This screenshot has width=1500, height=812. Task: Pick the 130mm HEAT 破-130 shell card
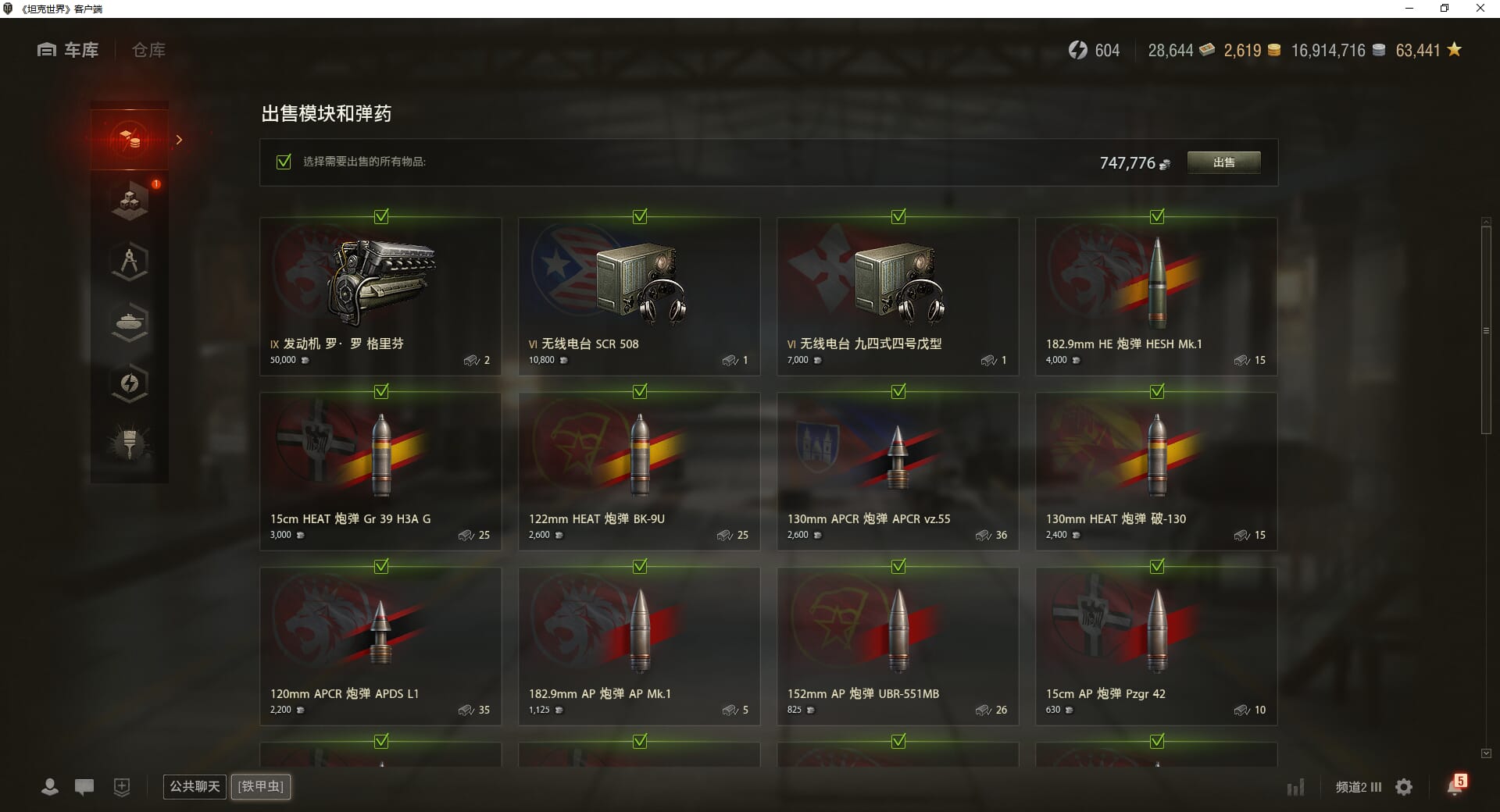pos(1156,471)
